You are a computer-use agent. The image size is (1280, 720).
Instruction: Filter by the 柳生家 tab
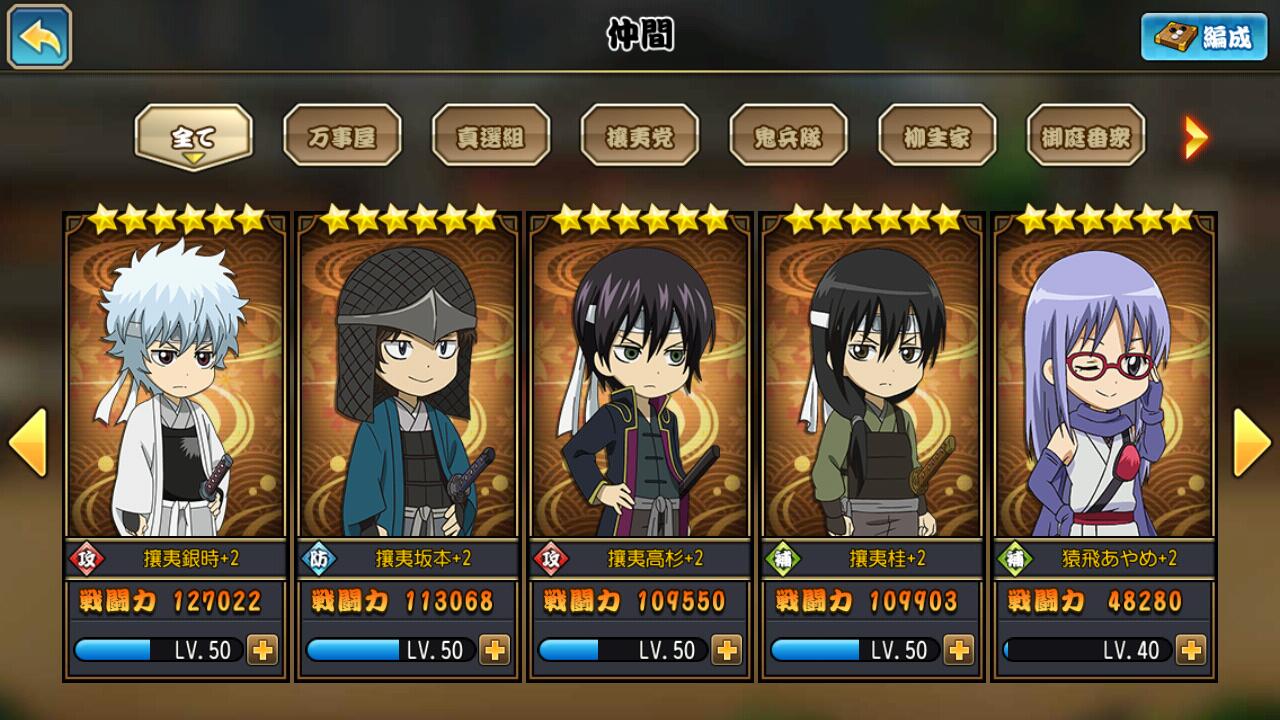pyautogui.click(x=937, y=136)
